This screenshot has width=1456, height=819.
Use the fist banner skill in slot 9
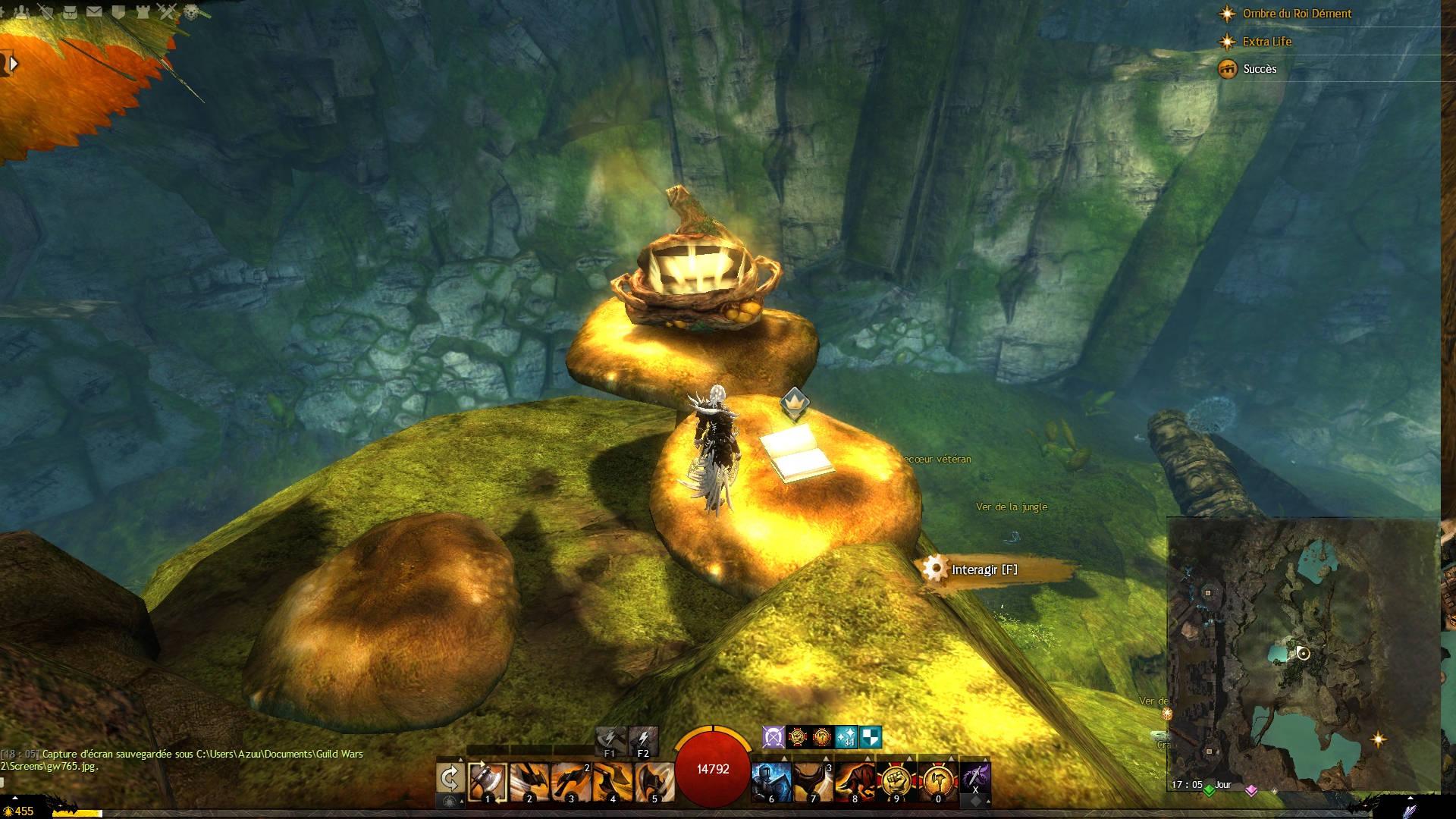(x=896, y=781)
